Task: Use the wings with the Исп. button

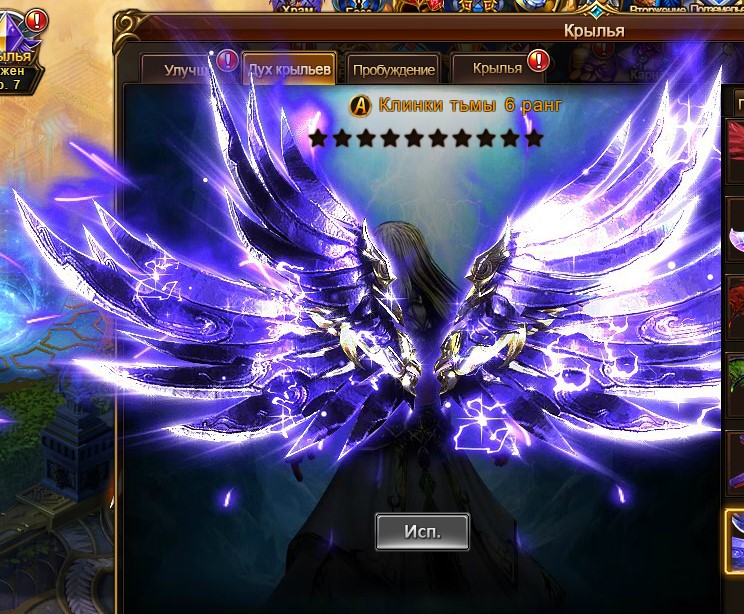Action: (422, 531)
